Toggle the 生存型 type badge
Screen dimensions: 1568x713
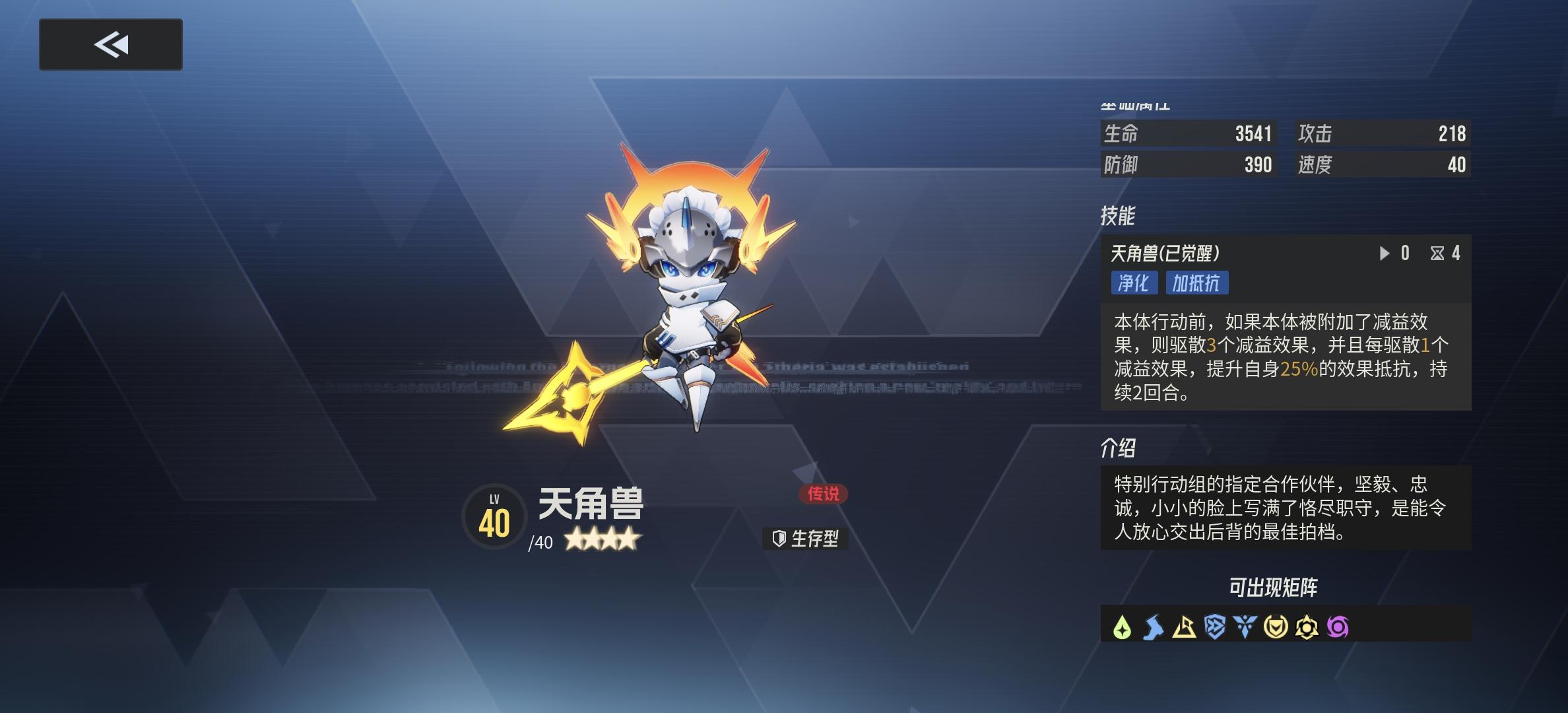tap(806, 539)
